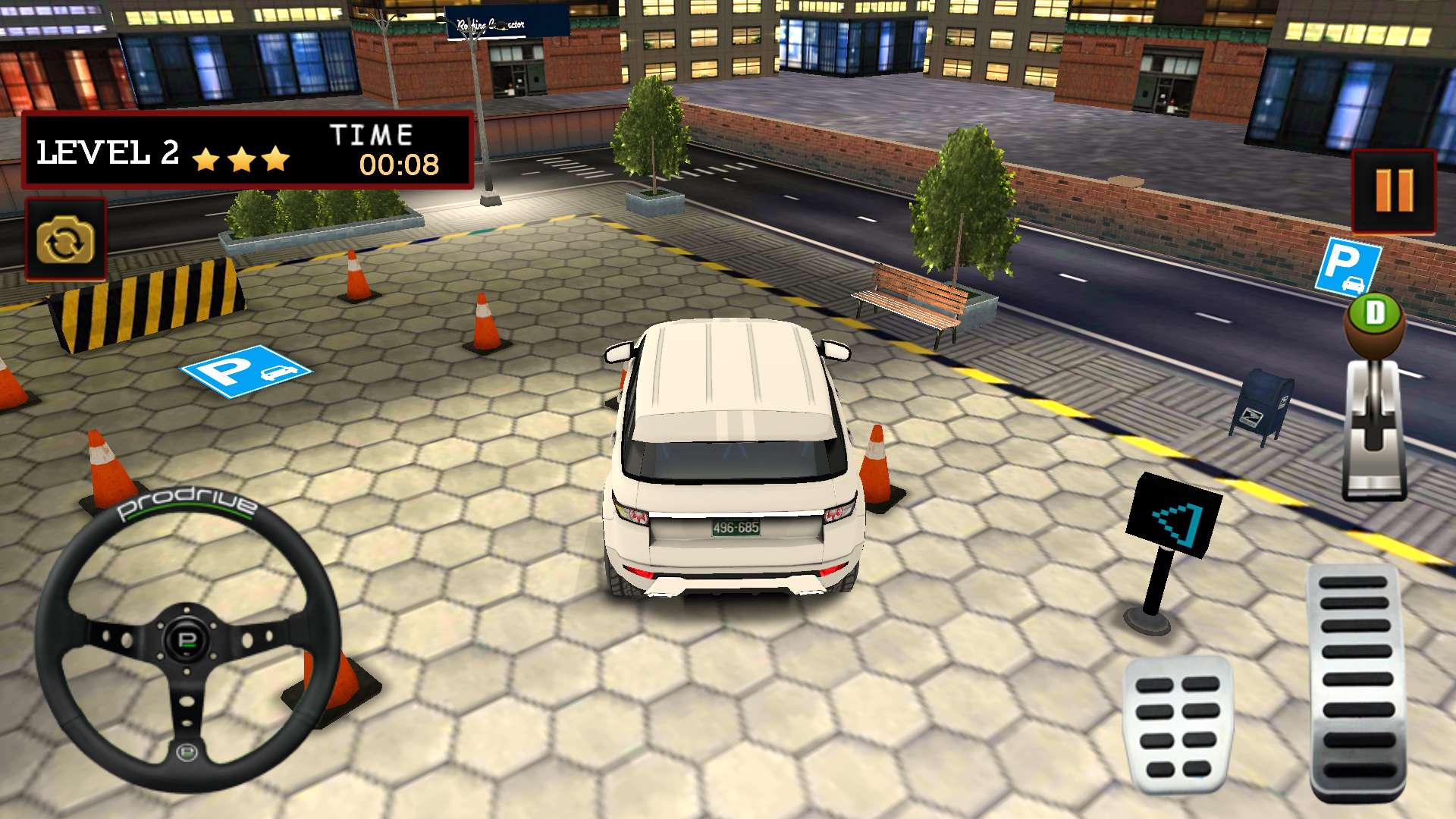The height and width of the screenshot is (819, 1456).
Task: Tap the third star rating
Action: coord(276,159)
